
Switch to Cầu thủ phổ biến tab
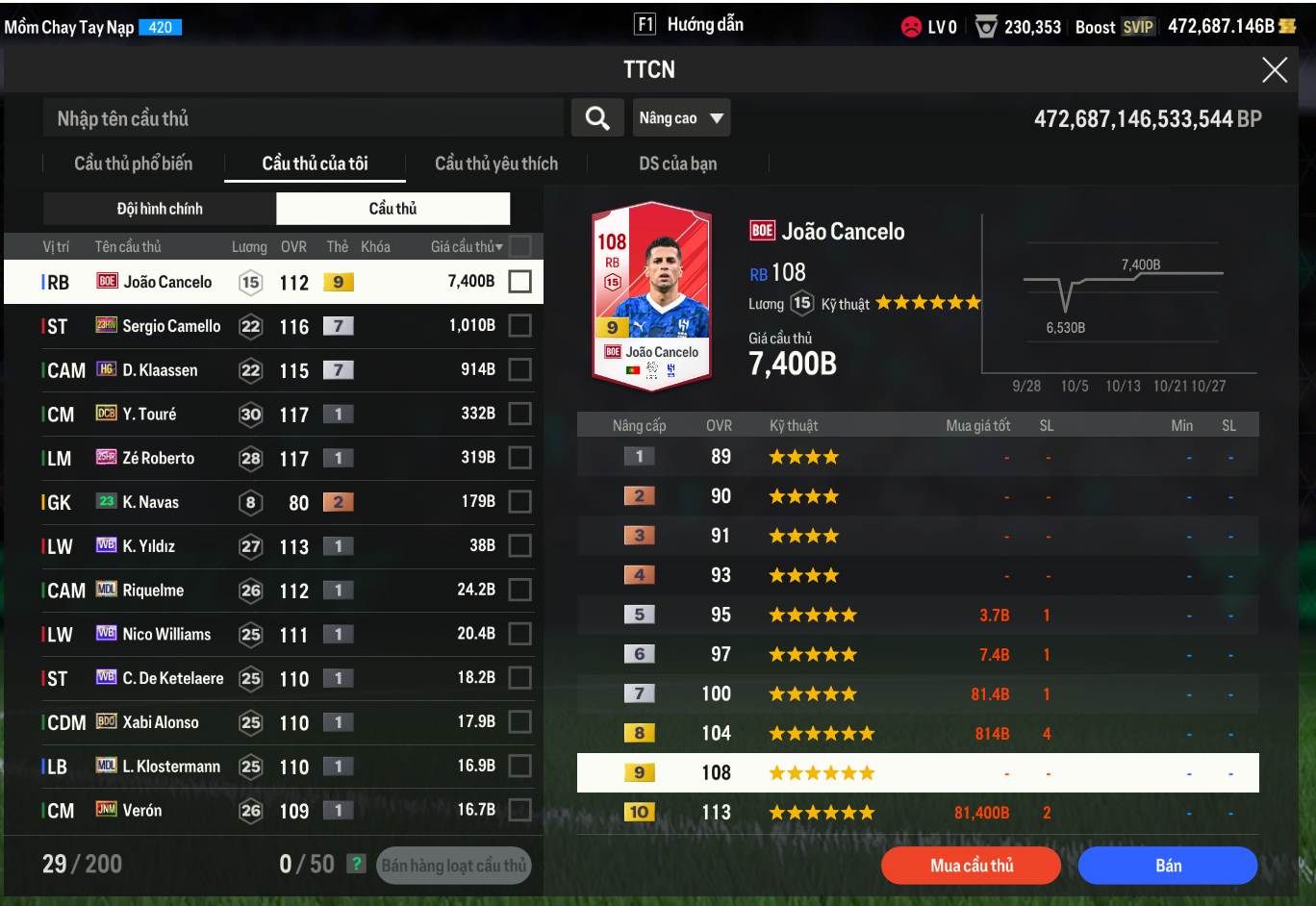pos(133,164)
